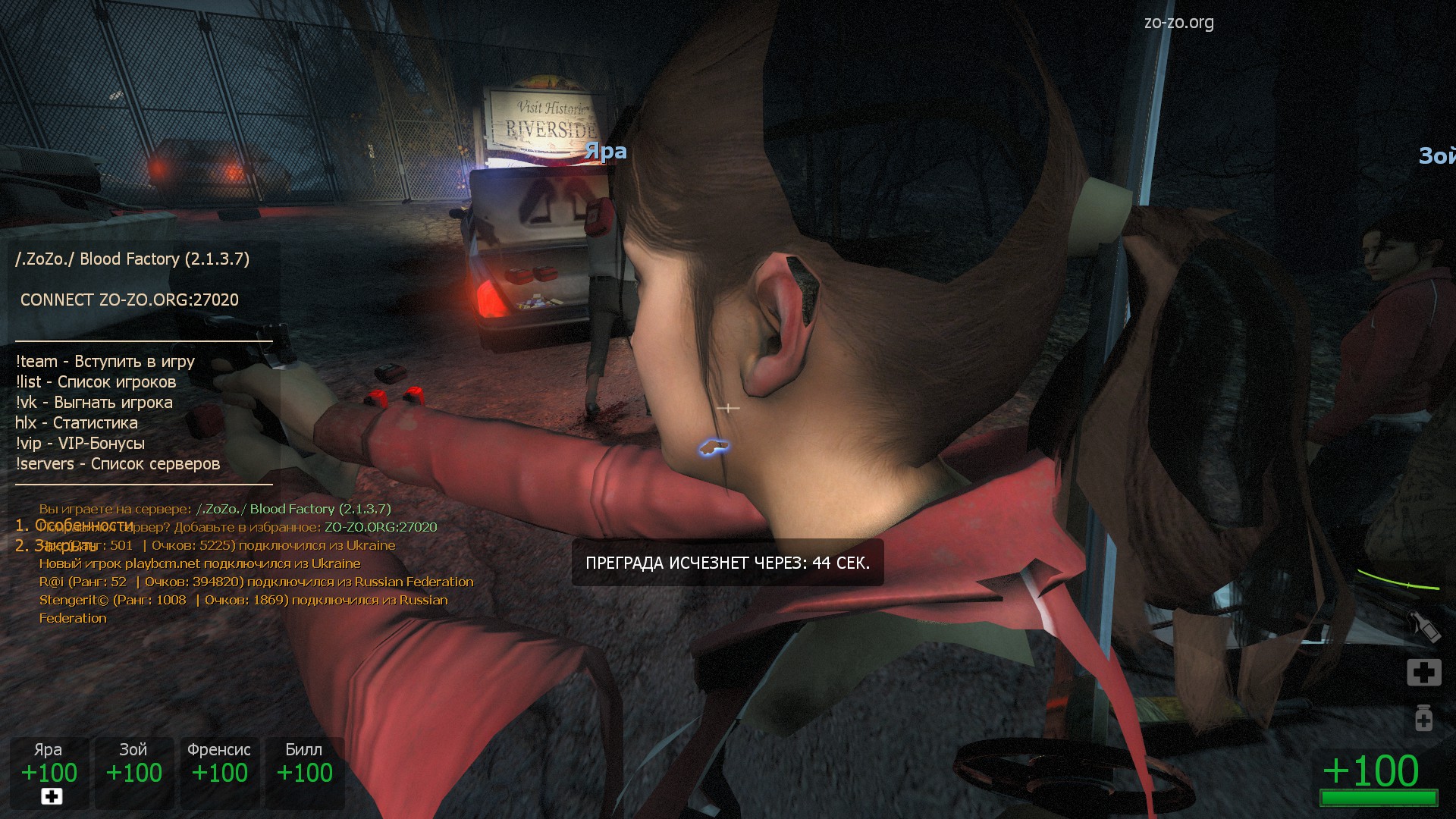The image size is (1456, 819).
Task: Select the pain pills slot
Action: coord(1423,717)
